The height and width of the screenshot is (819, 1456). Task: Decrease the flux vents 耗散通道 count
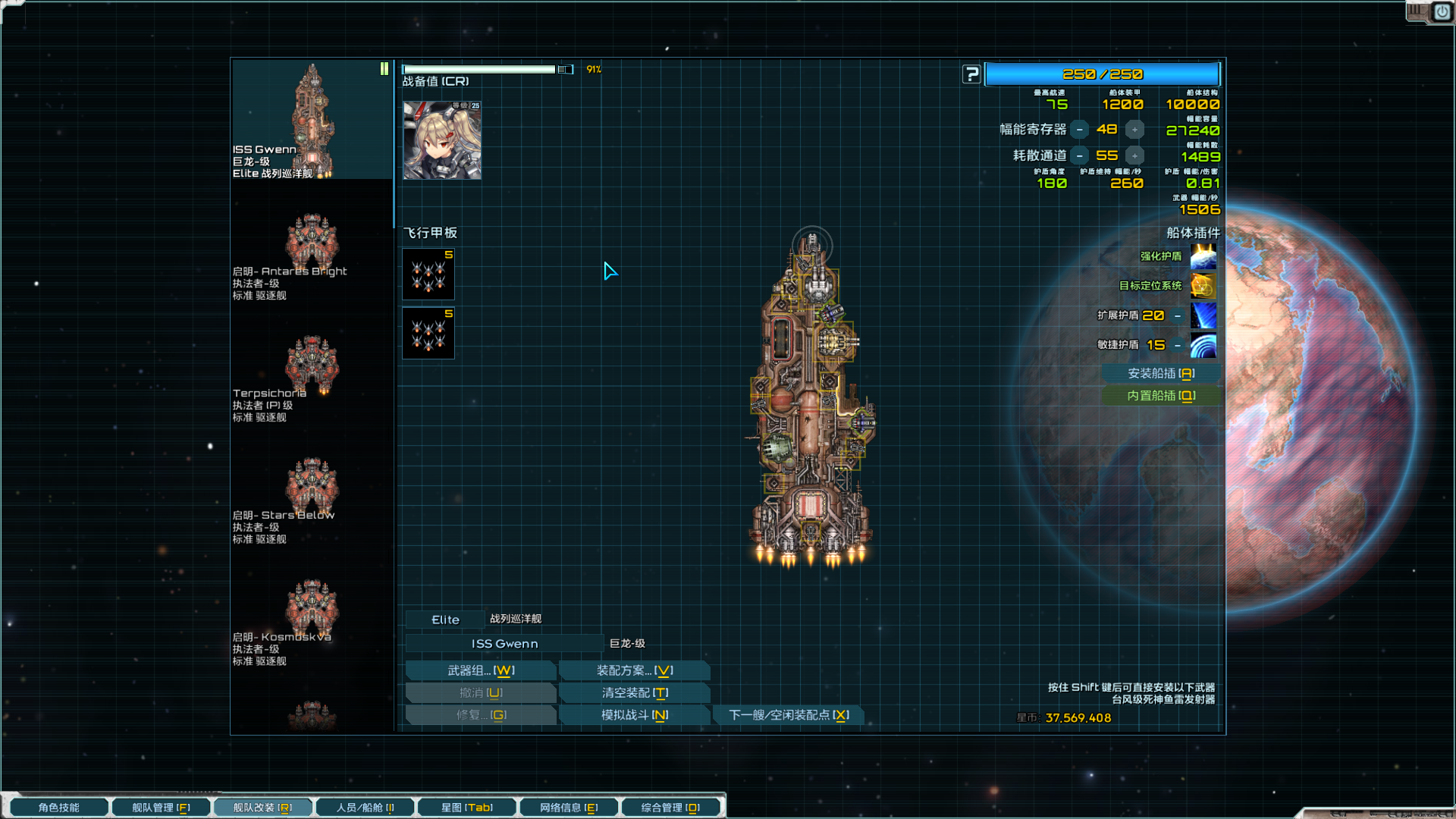click(x=1079, y=156)
